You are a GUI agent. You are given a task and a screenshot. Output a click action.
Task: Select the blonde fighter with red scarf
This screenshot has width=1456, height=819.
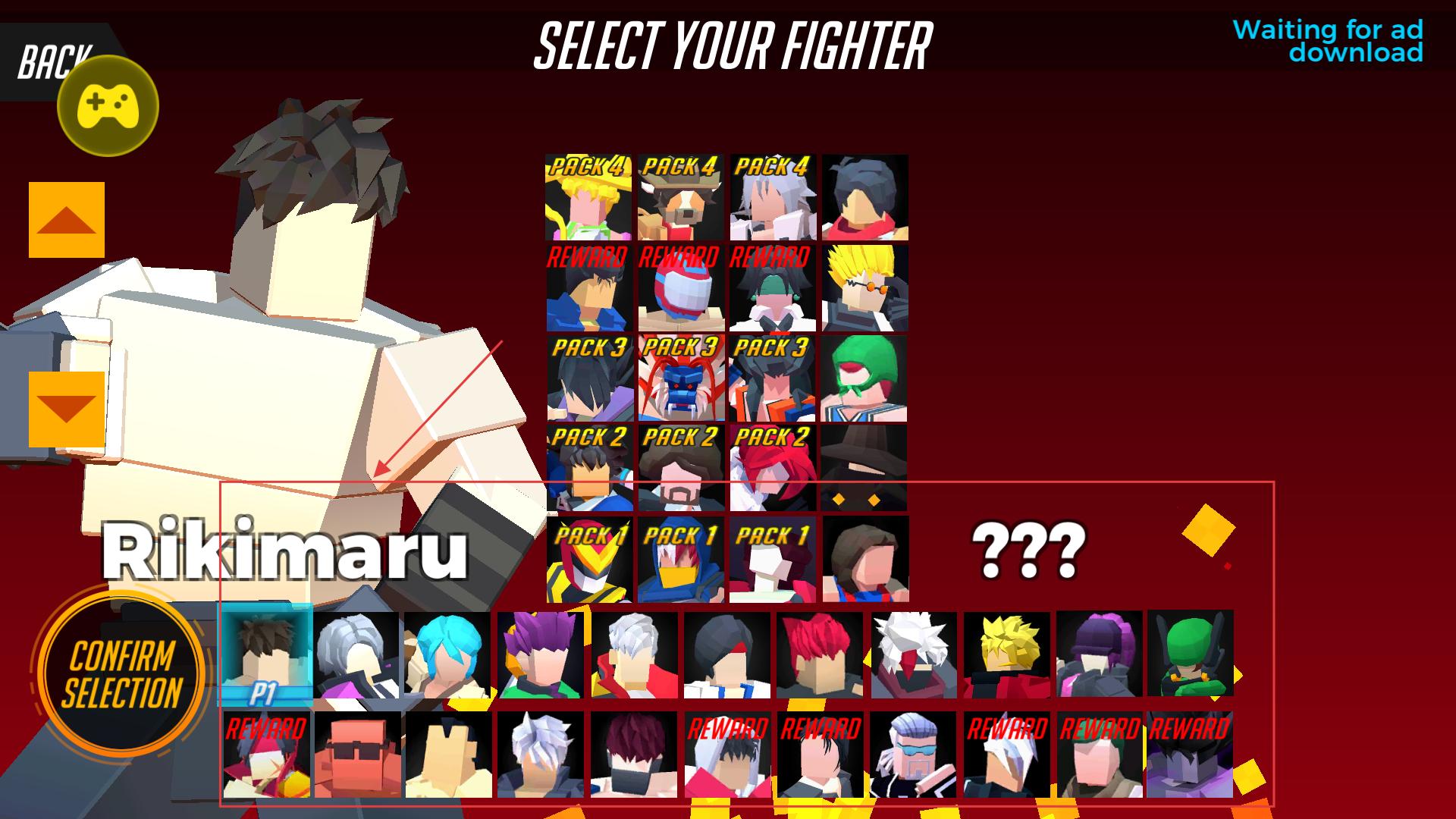click(1006, 655)
